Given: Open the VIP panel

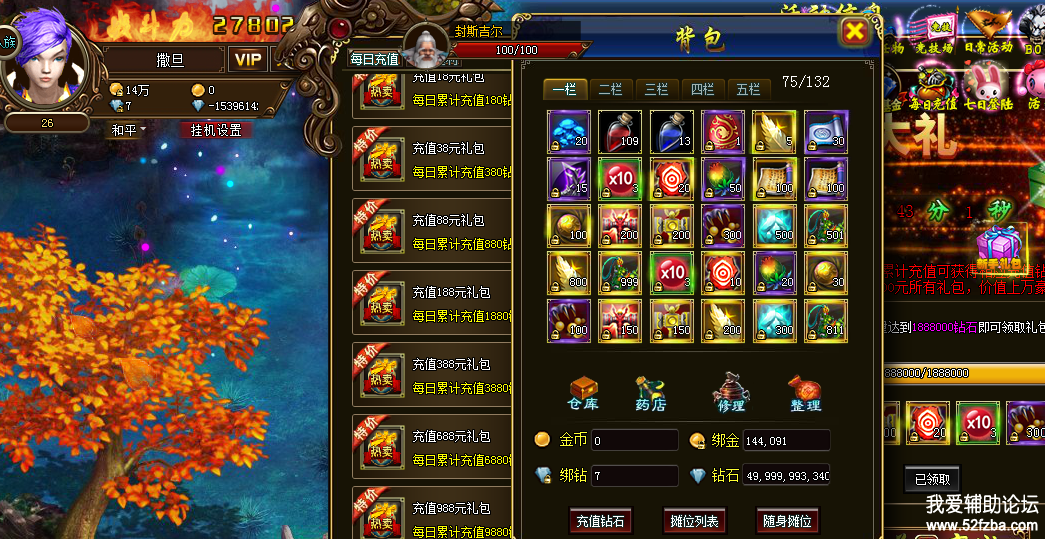Looking at the screenshot, I should 248,59.
